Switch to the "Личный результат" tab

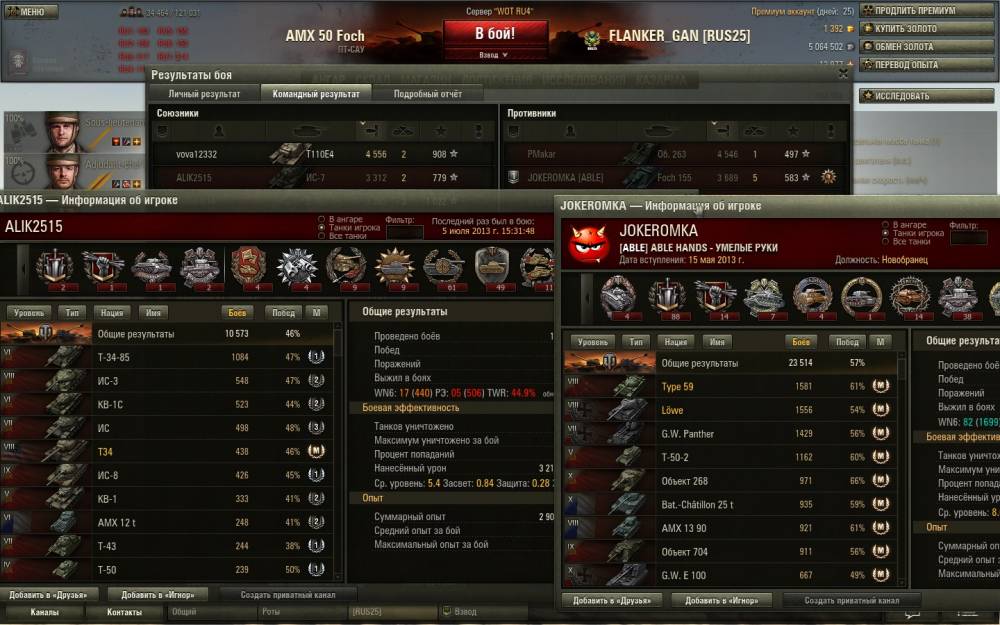pyautogui.click(x=204, y=94)
